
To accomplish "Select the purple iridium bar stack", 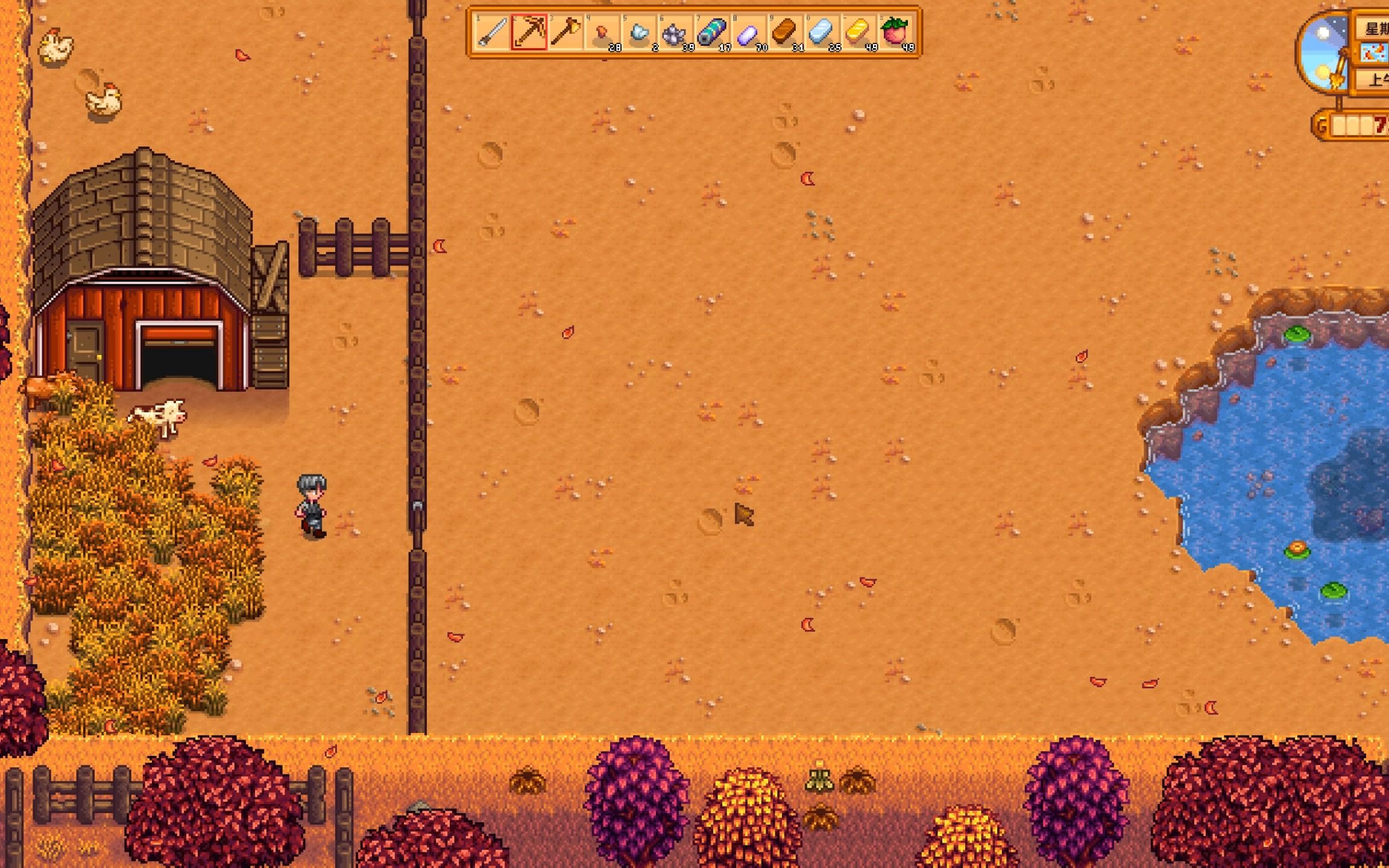I will [749, 32].
